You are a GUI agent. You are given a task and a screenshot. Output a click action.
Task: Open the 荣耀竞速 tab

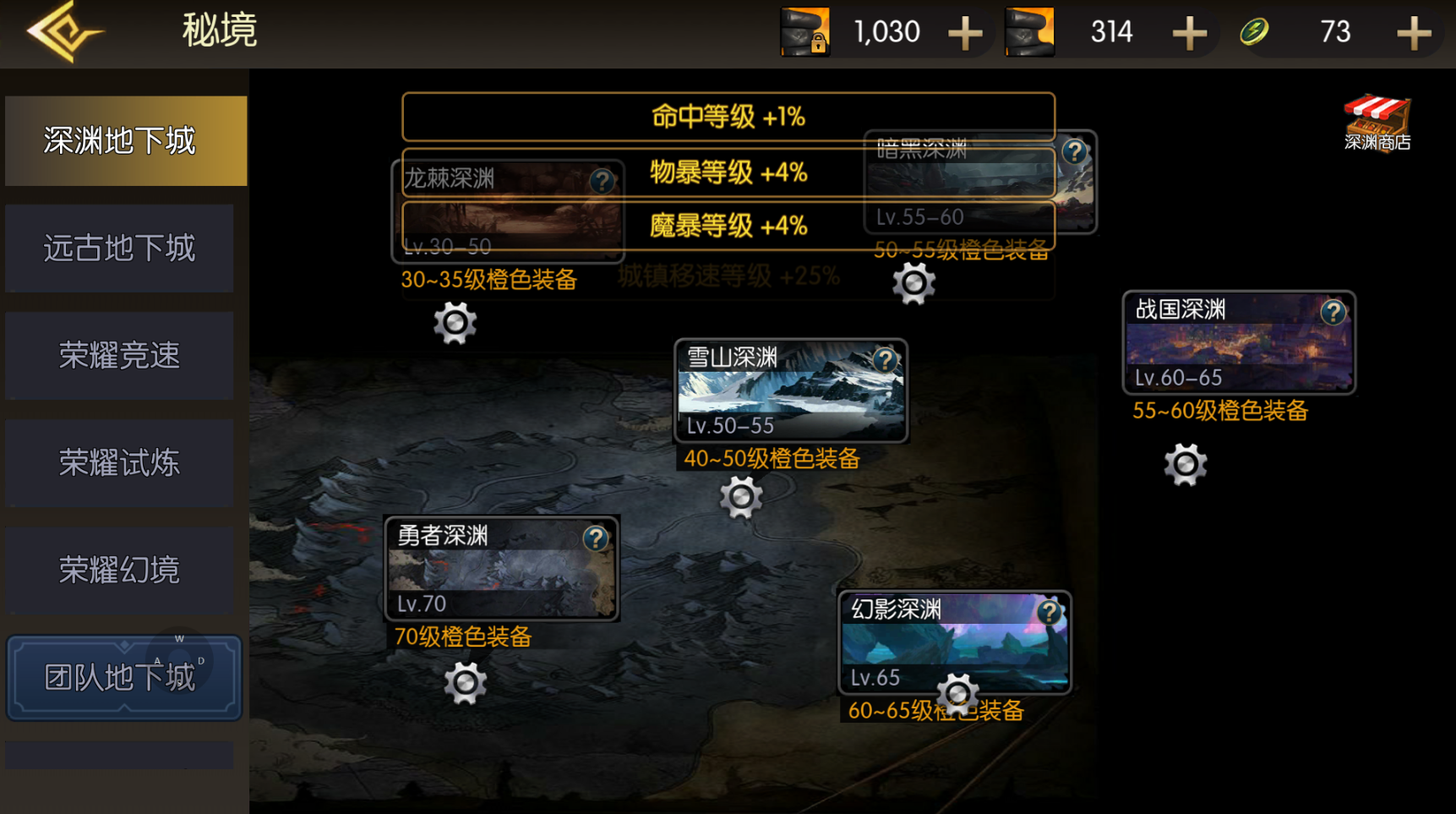tap(119, 356)
